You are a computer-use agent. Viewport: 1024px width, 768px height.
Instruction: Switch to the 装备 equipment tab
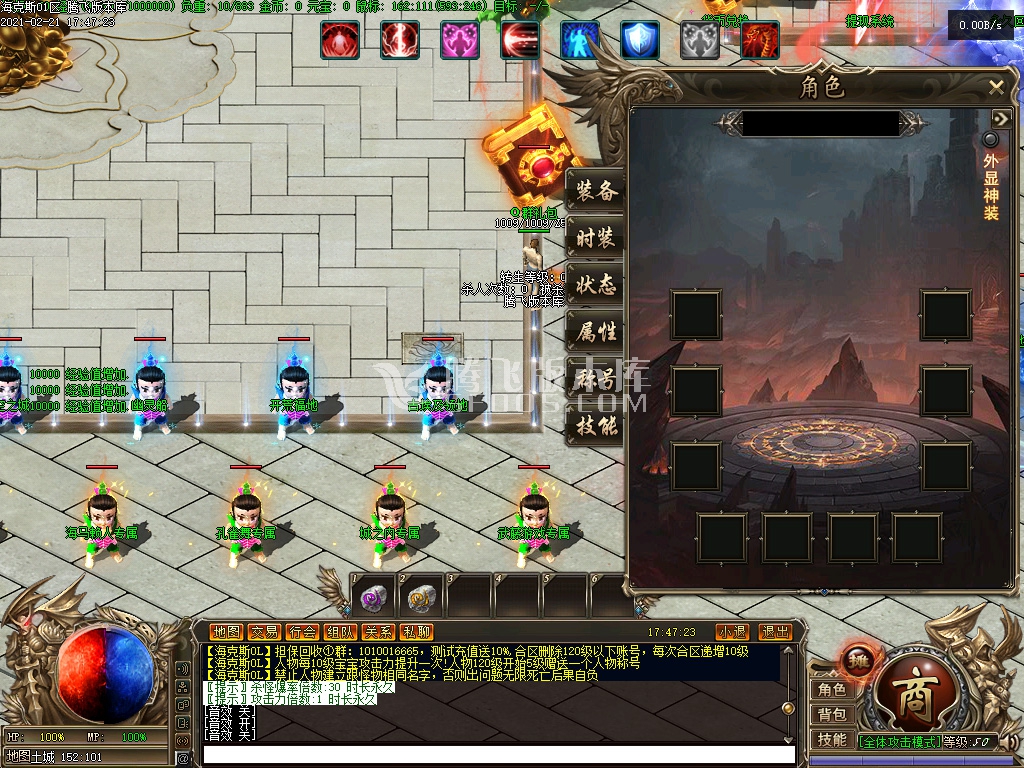[x=597, y=191]
